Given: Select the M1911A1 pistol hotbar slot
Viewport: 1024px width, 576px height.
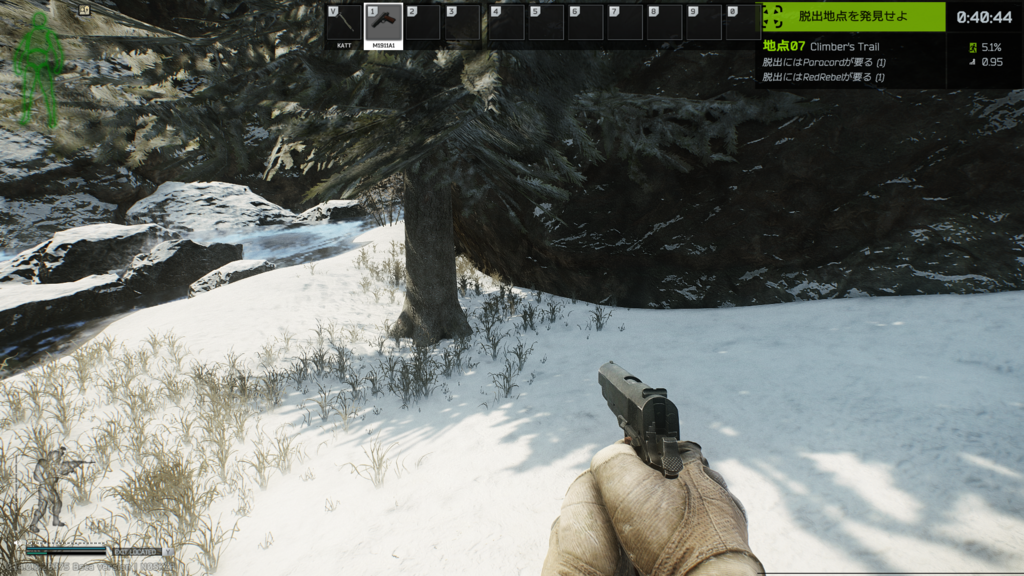Looking at the screenshot, I should [x=384, y=24].
